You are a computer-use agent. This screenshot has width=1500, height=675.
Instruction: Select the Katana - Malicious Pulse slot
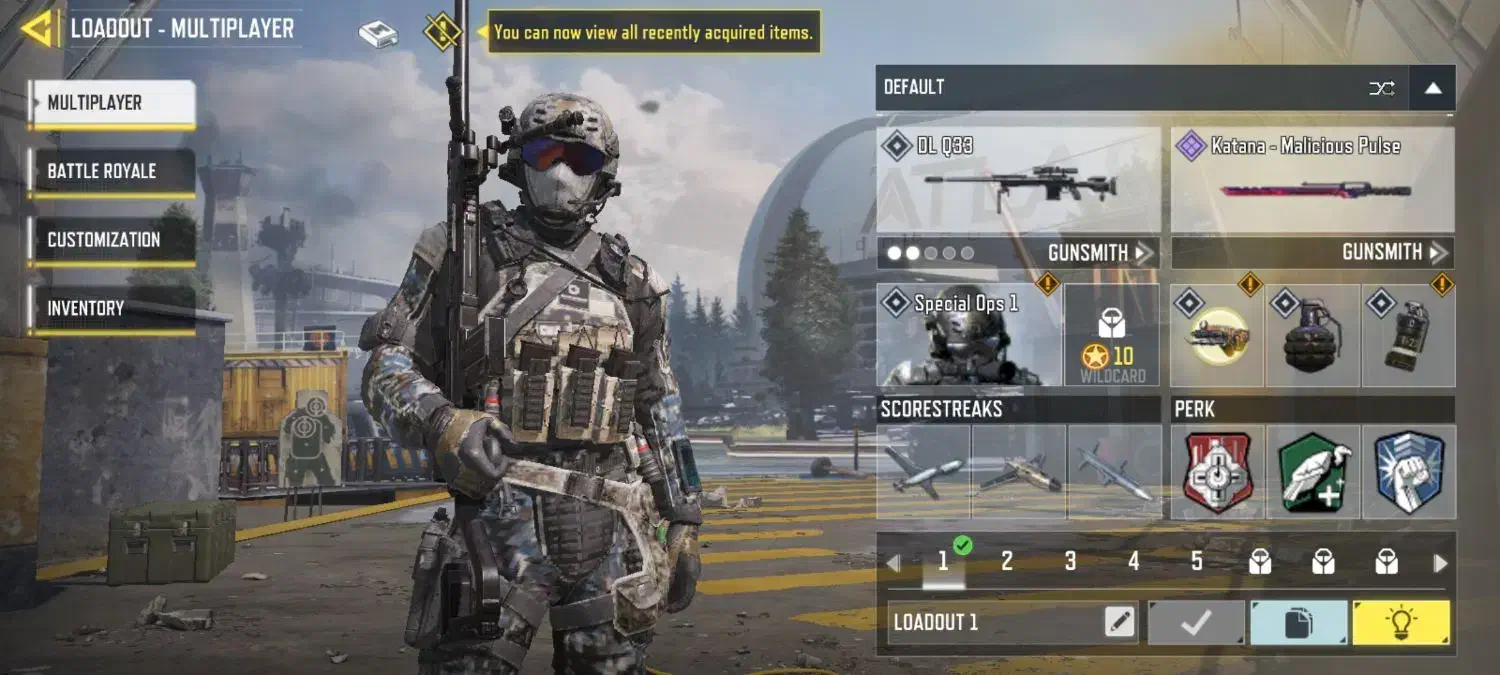(x=1312, y=181)
